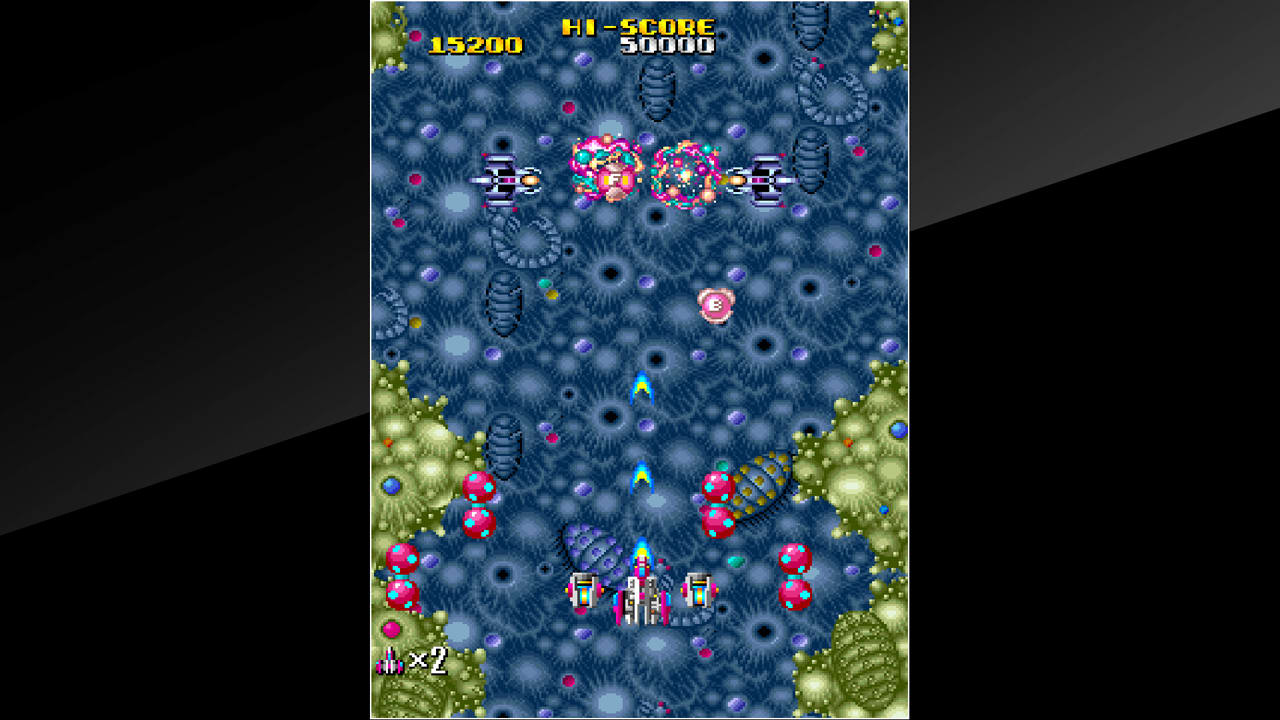Image resolution: width=1280 pixels, height=720 pixels.
Task: Collect the pink B power-up orb
Action: point(715,305)
